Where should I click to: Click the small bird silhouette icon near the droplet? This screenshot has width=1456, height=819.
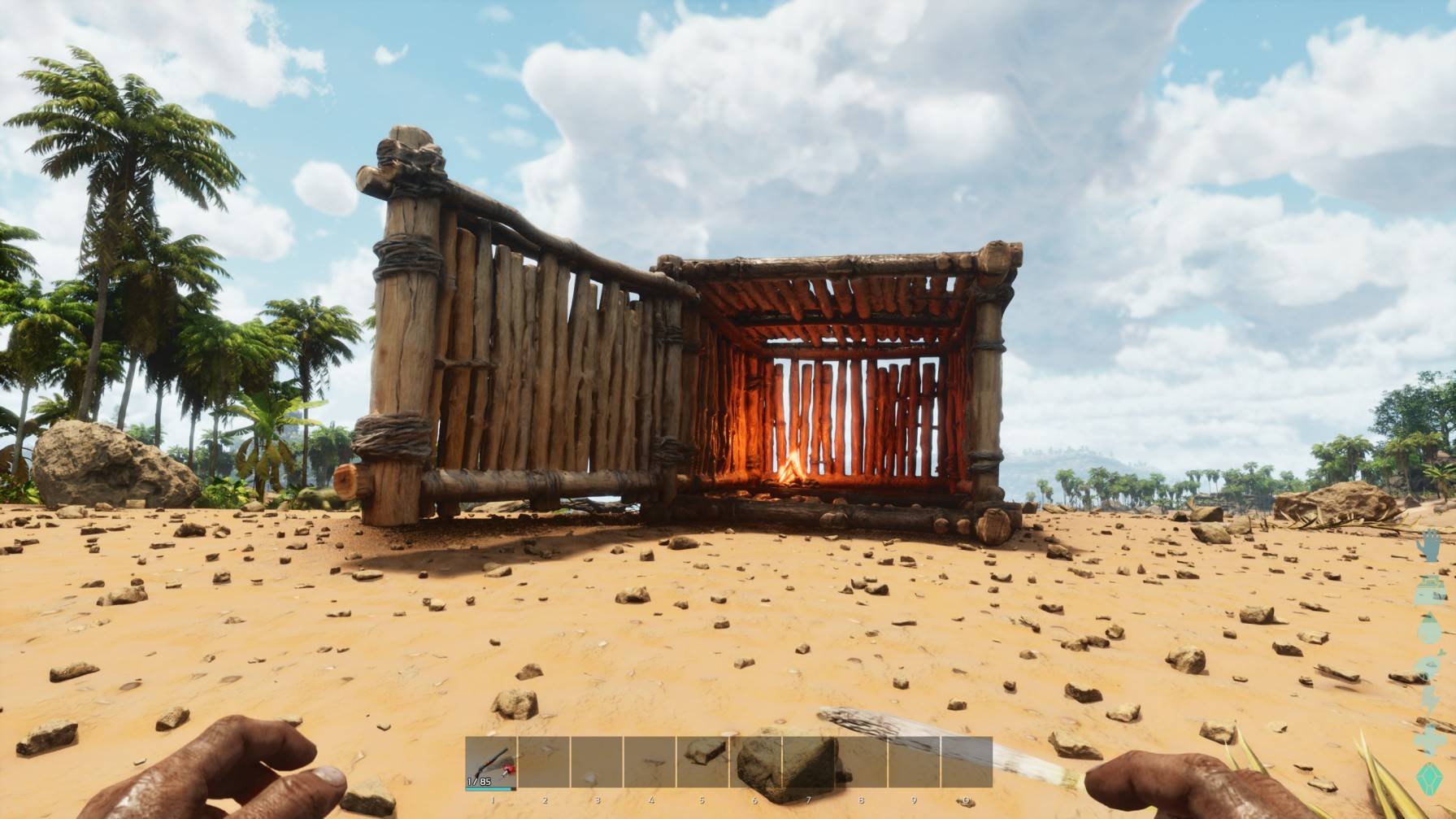point(1439,651)
